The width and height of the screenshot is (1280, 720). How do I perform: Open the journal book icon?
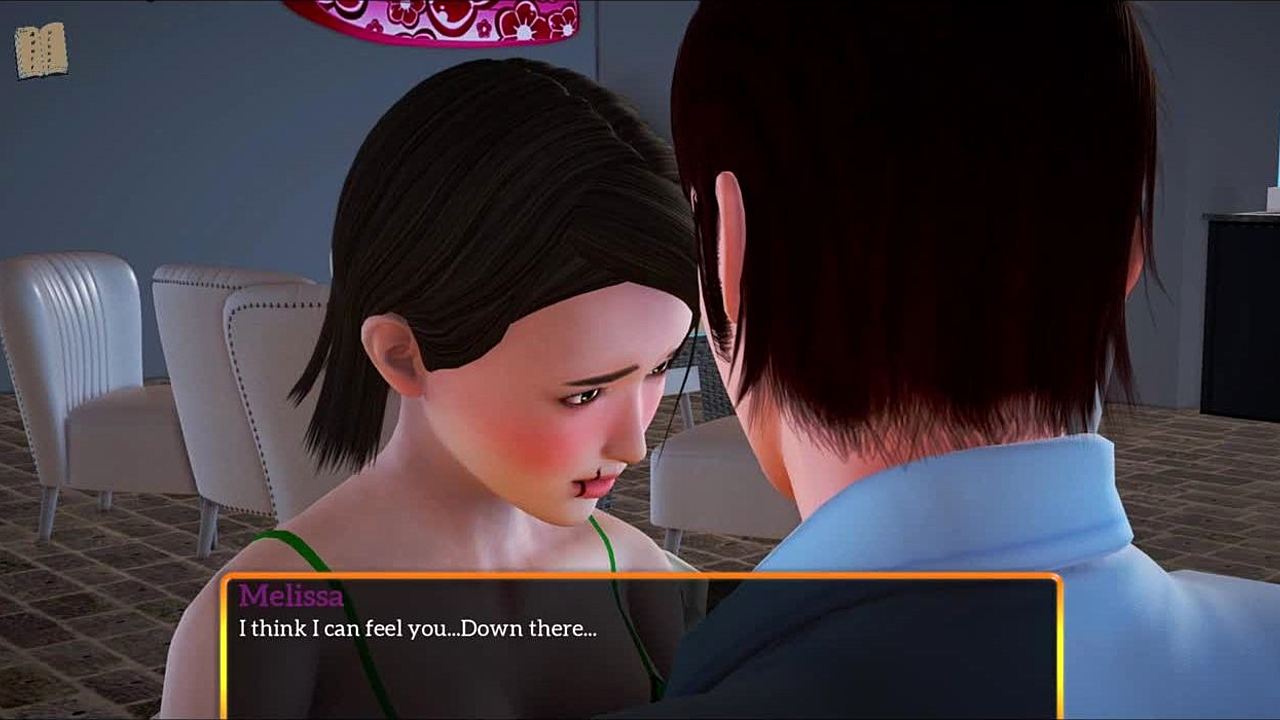[41, 51]
